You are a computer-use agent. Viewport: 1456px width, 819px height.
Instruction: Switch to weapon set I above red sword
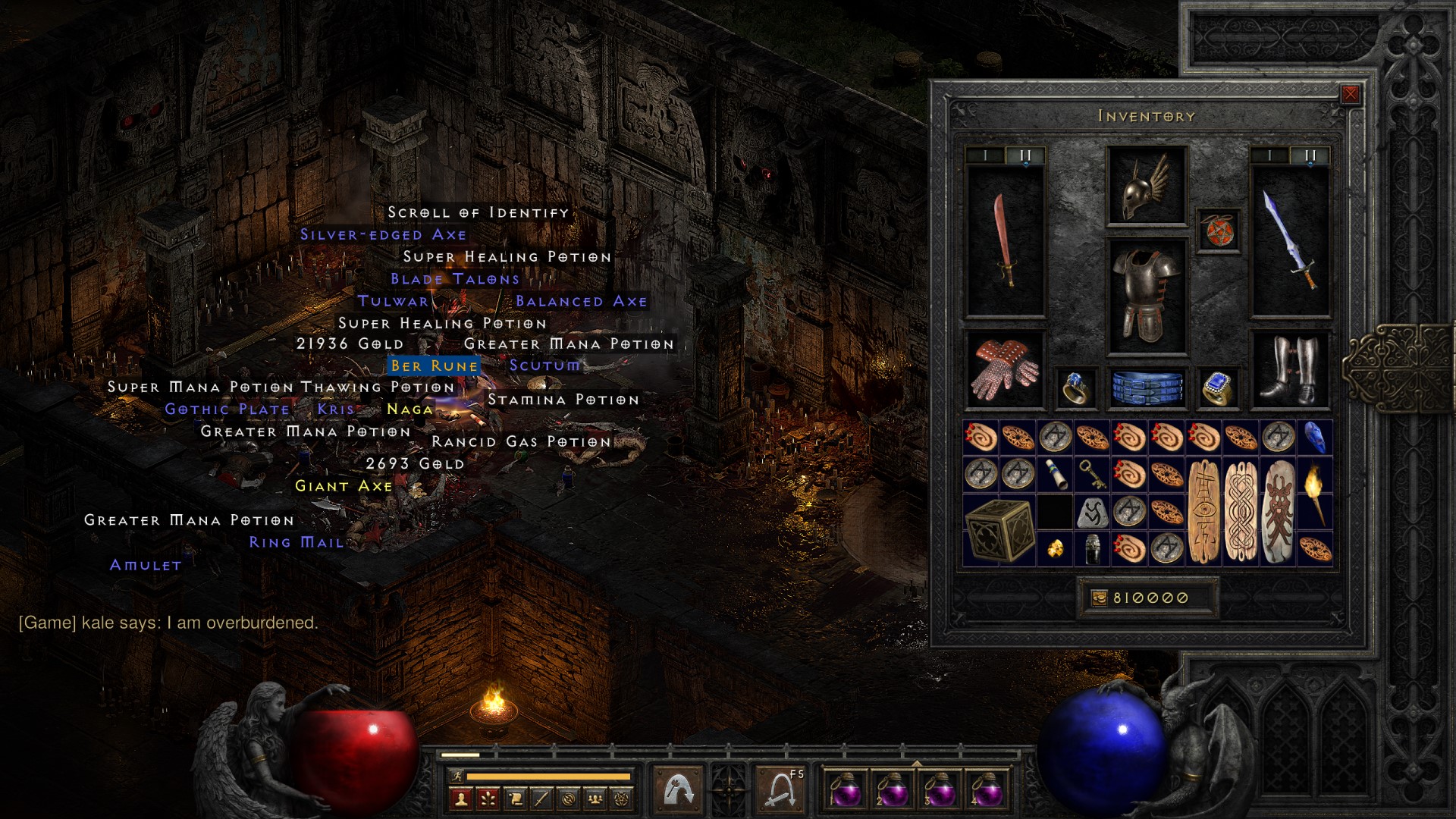[x=985, y=155]
